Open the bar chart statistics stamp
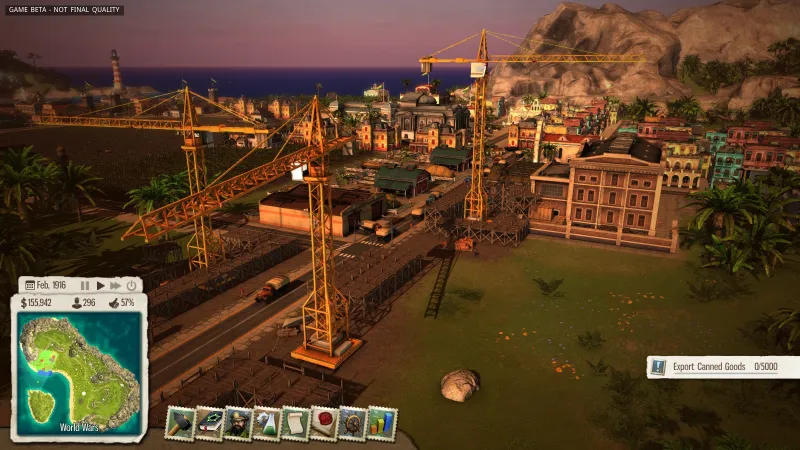 click(382, 423)
